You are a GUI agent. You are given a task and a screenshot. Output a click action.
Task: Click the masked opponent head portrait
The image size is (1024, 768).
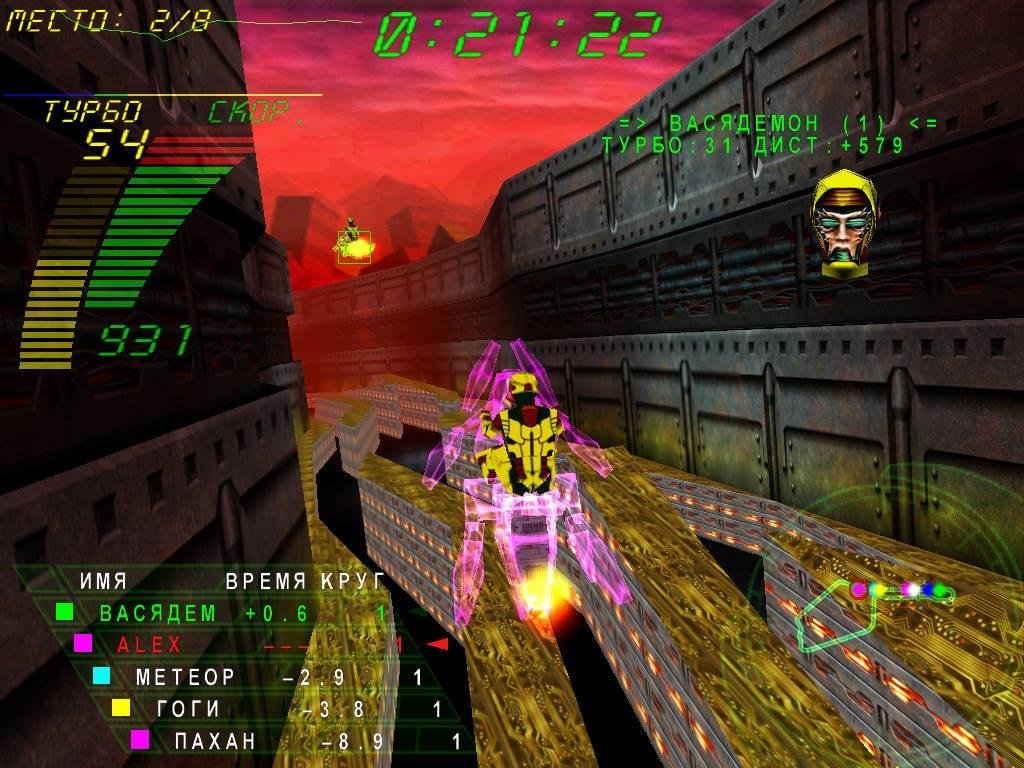[842, 224]
